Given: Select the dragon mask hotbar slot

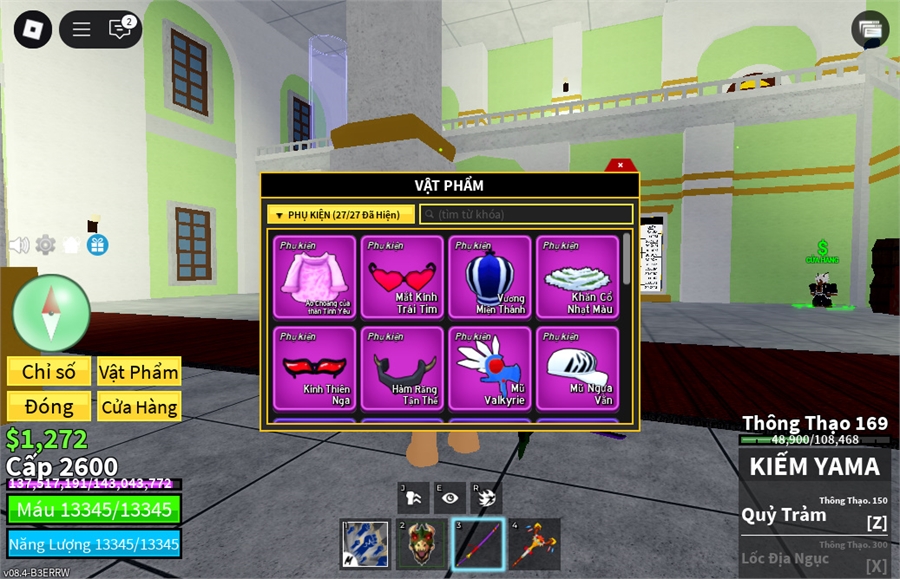Looking at the screenshot, I should [421, 544].
